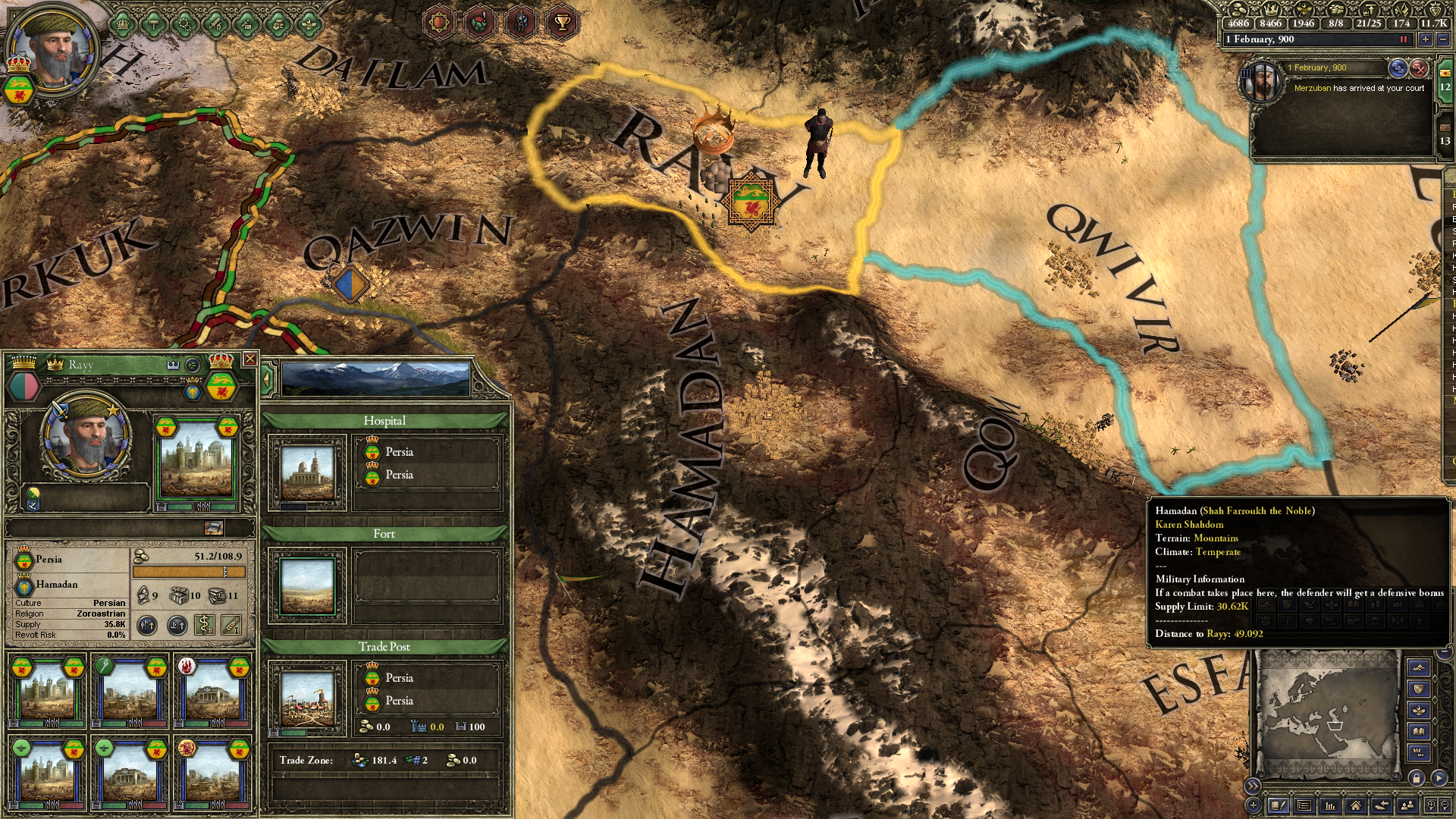This screenshot has height=819, width=1456.
Task: Open the characters icon below the minimap
Action: [1407, 806]
